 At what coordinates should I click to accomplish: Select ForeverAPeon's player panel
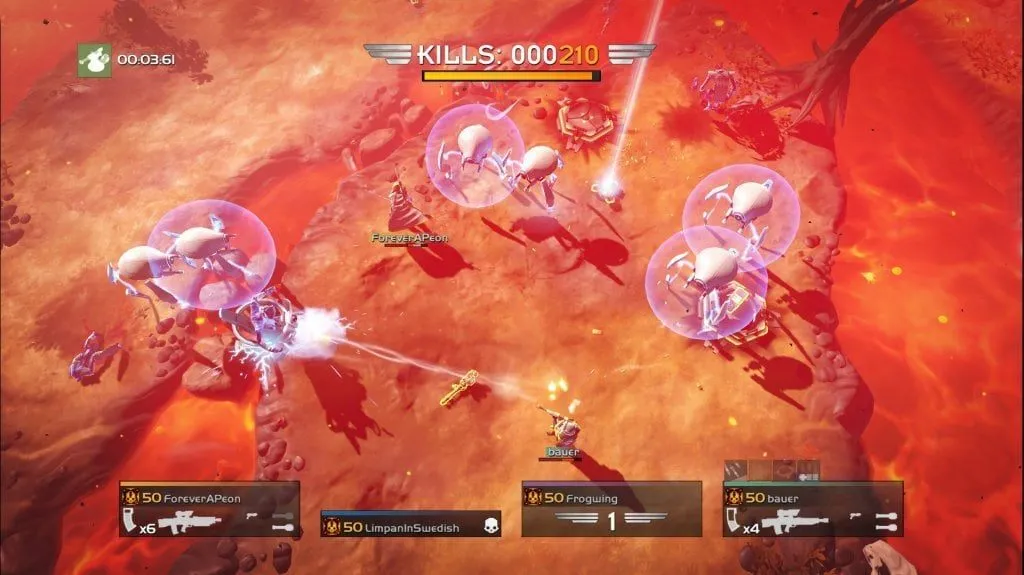(x=209, y=508)
